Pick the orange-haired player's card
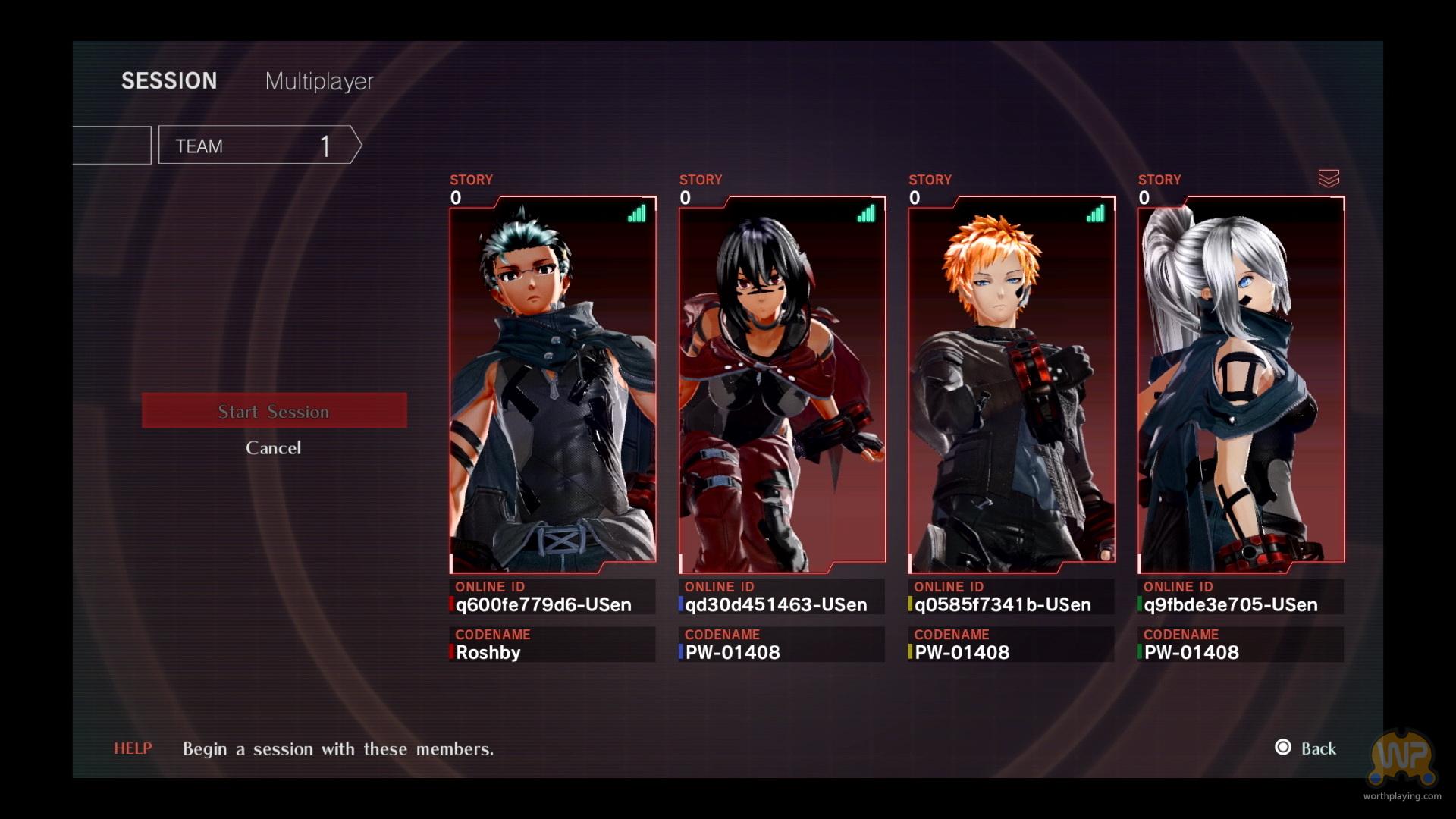 click(1012, 384)
